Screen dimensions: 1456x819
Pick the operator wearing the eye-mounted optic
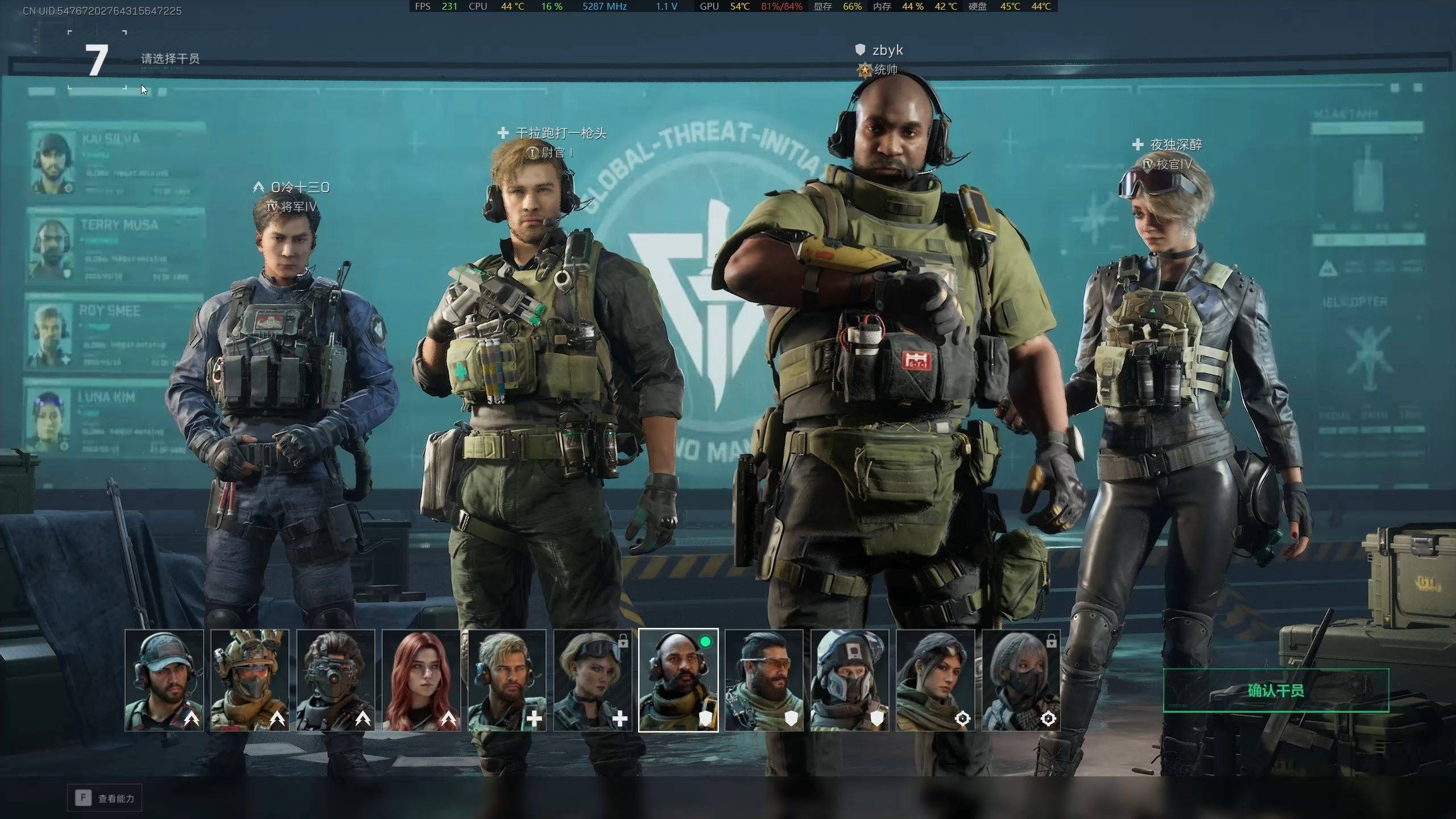coord(336,680)
